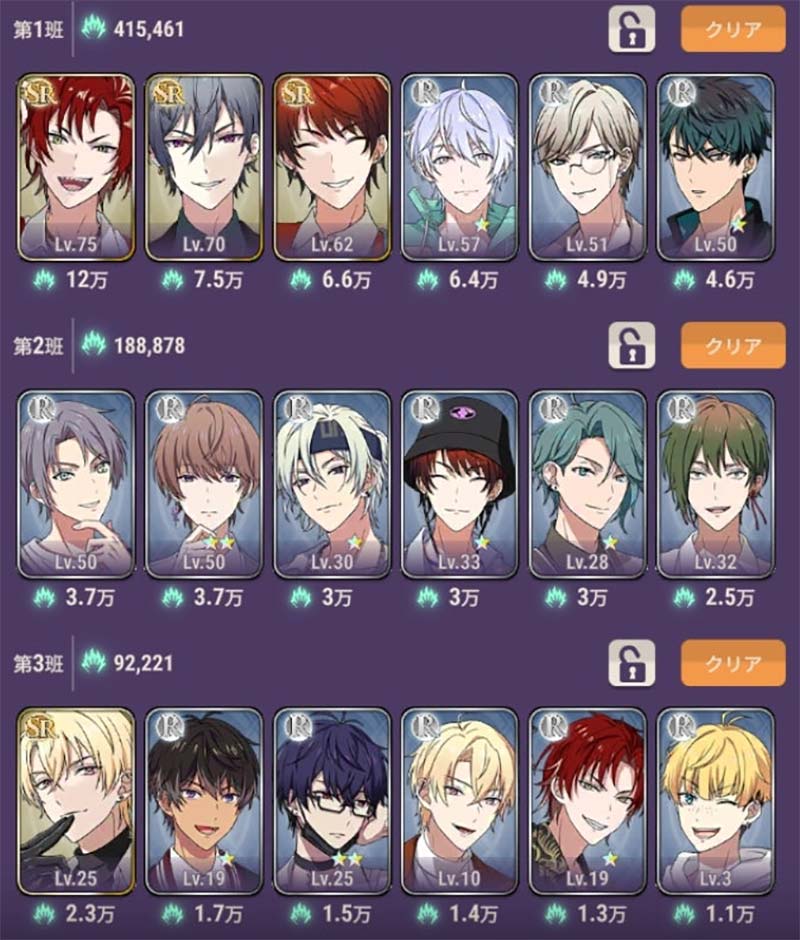Clear the 第2班 team with クリア
Image resolution: width=800 pixels, height=940 pixels.
coord(733,346)
